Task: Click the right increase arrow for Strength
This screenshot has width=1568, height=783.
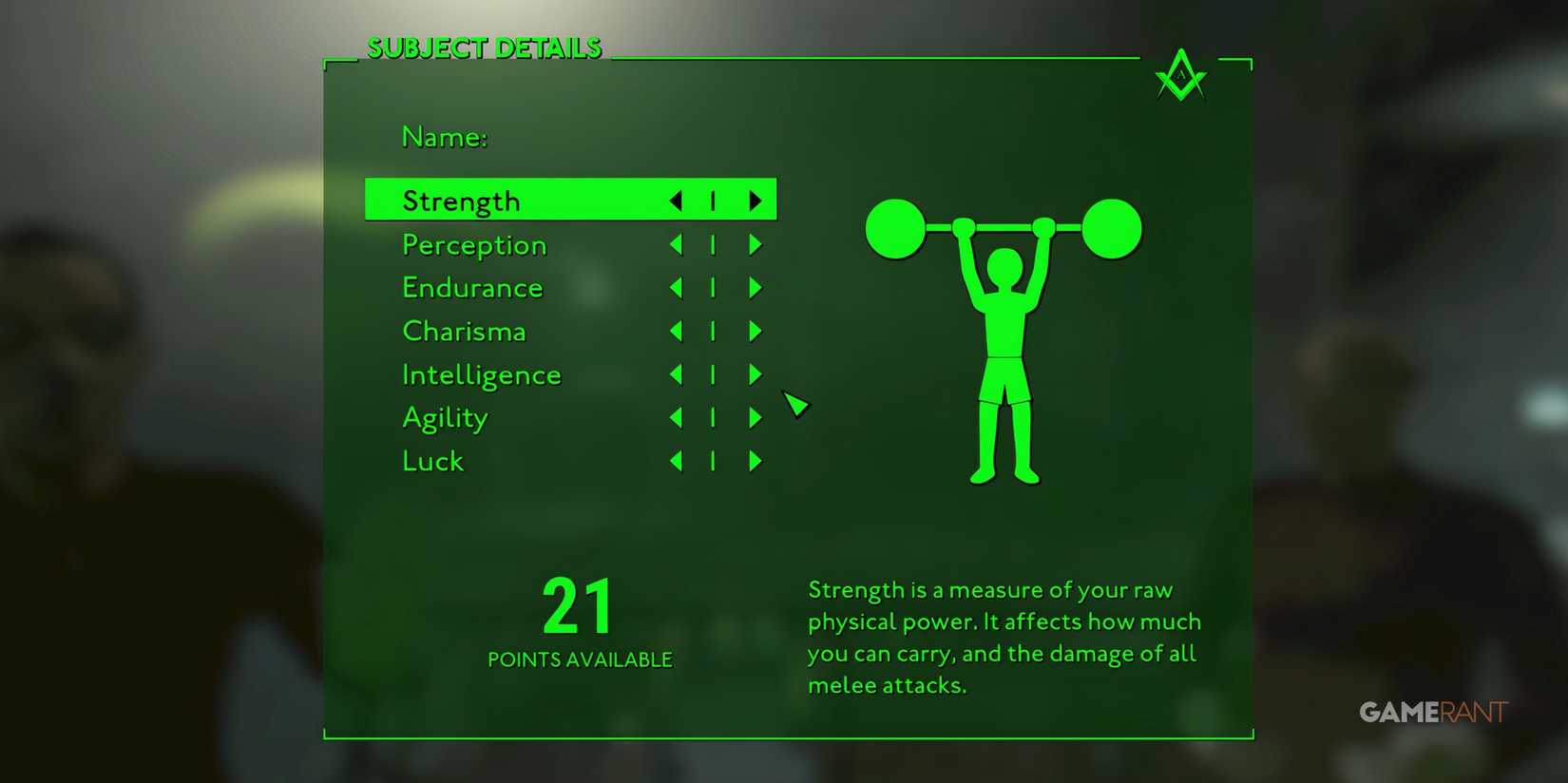Action: [755, 201]
